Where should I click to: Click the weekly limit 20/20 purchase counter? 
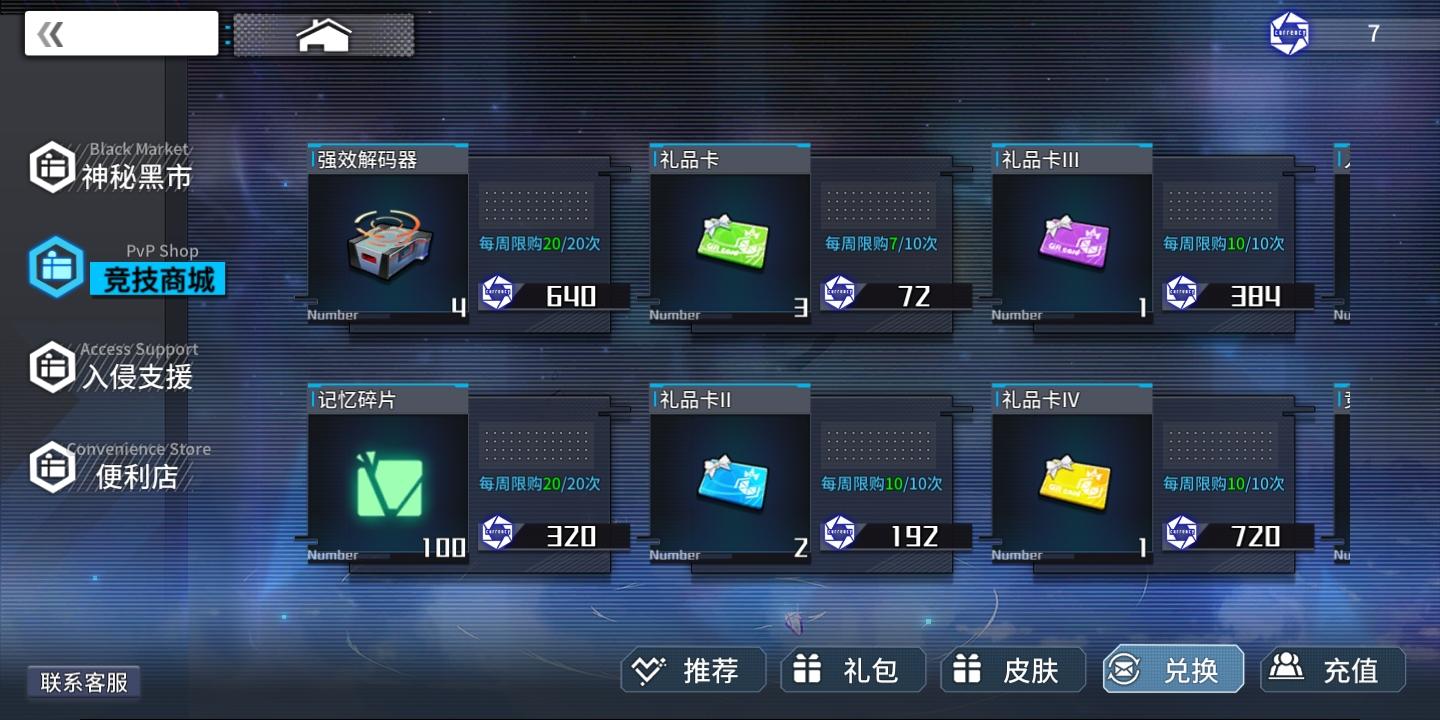coord(540,243)
